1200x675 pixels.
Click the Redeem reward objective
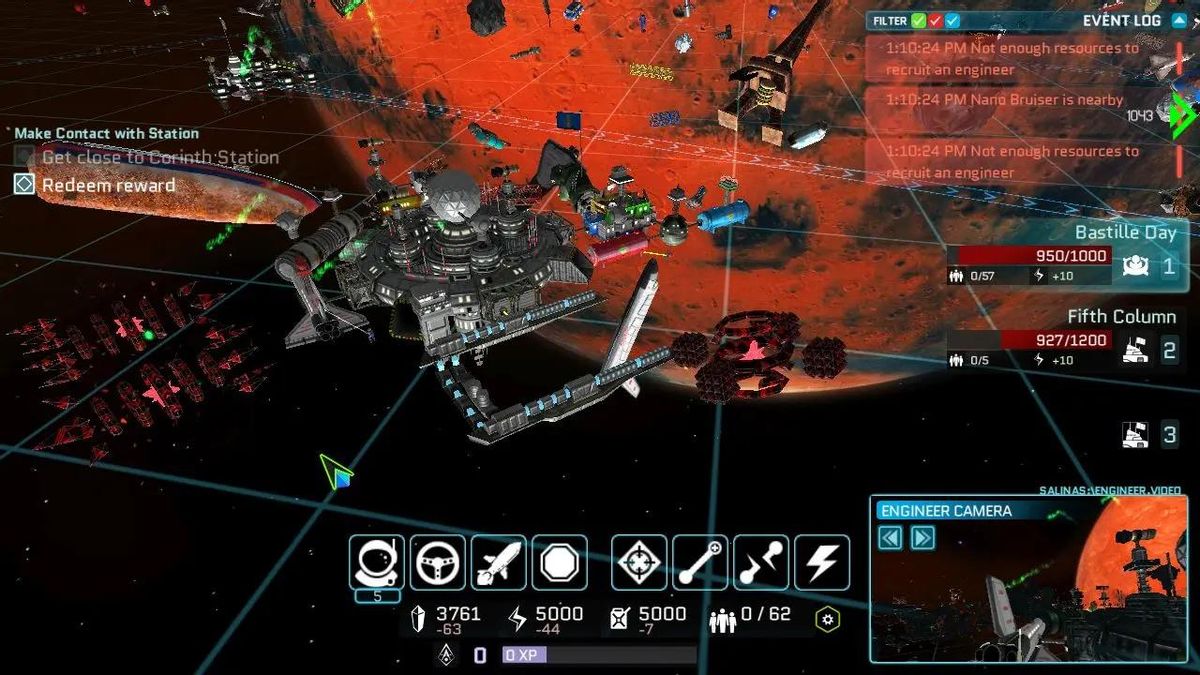[x=108, y=185]
